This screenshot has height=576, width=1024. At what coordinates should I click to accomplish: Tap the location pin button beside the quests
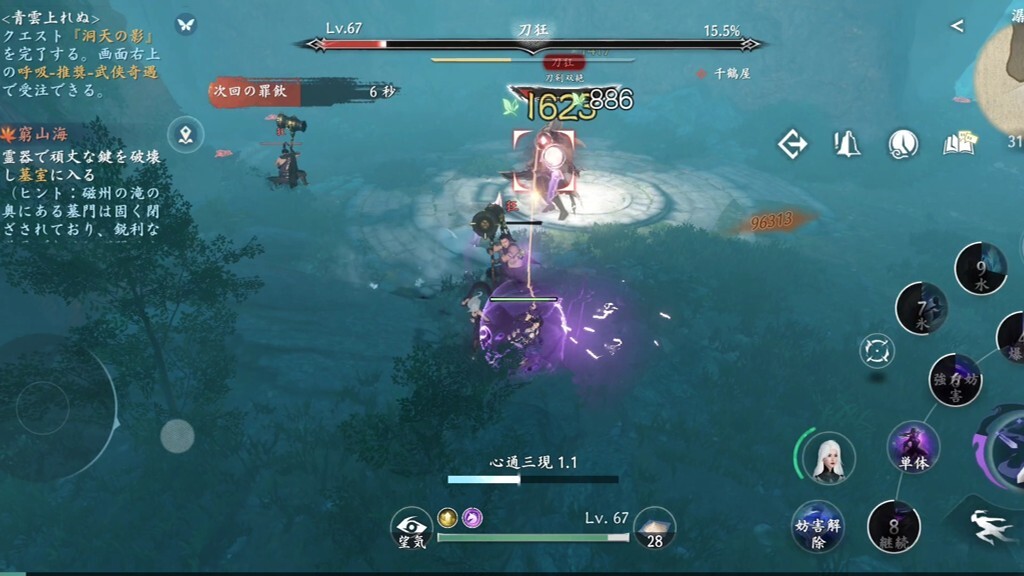pos(186,133)
